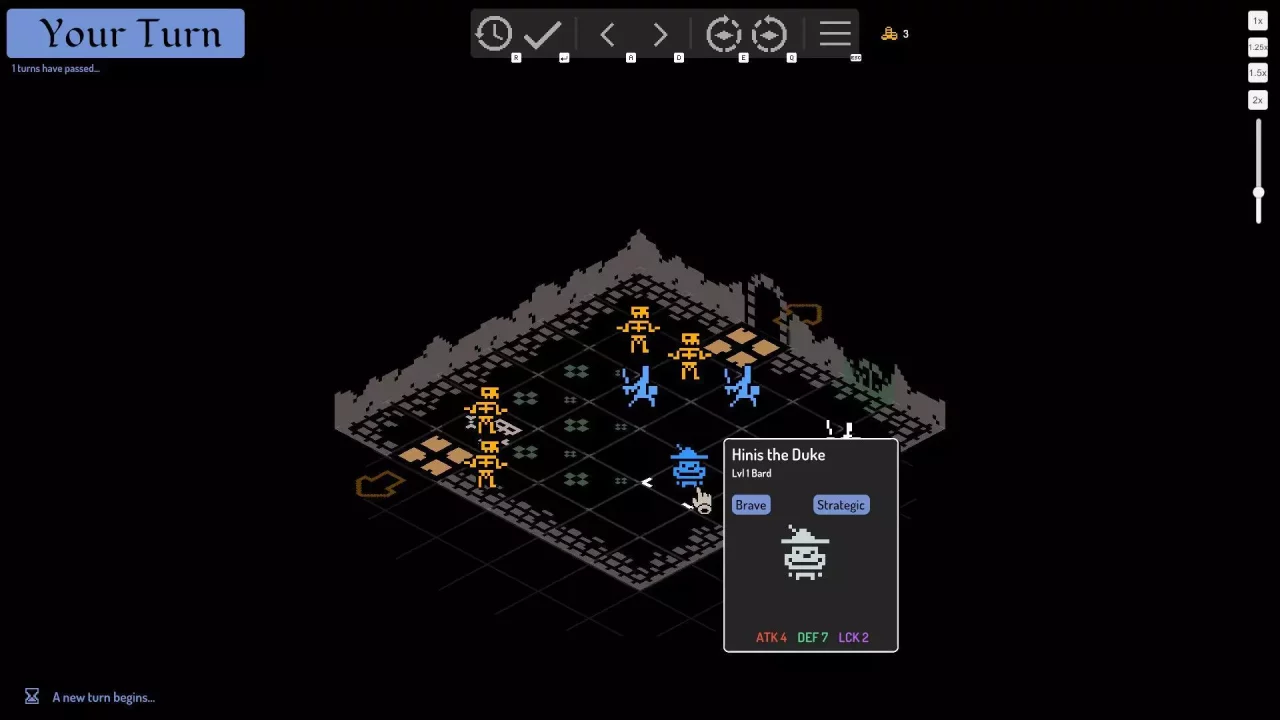Open the hamburger menu
The width and height of the screenshot is (1280, 720).
[835, 34]
